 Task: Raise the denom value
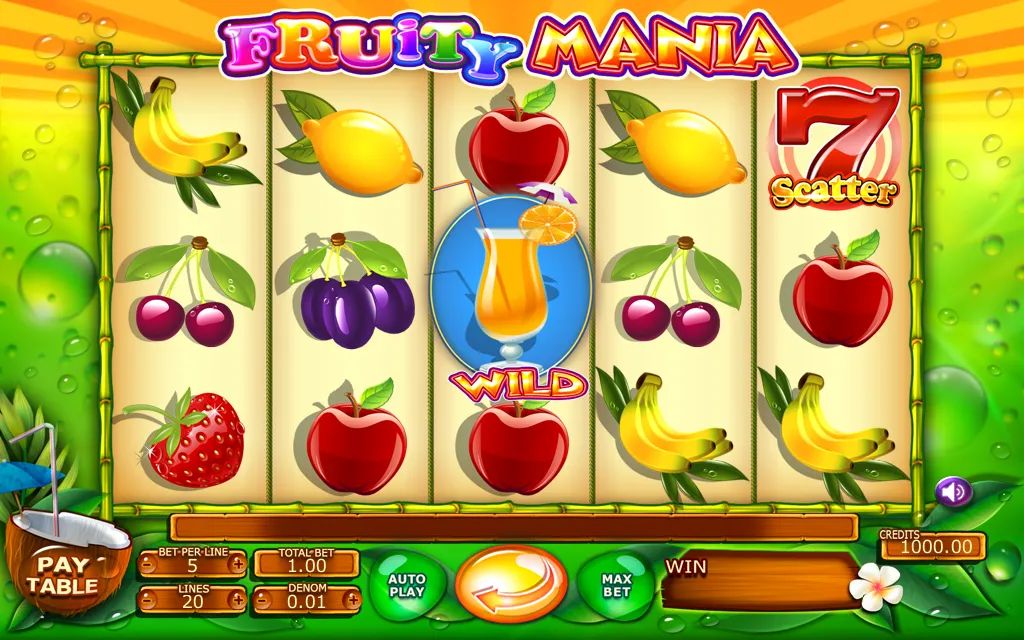click(x=352, y=601)
